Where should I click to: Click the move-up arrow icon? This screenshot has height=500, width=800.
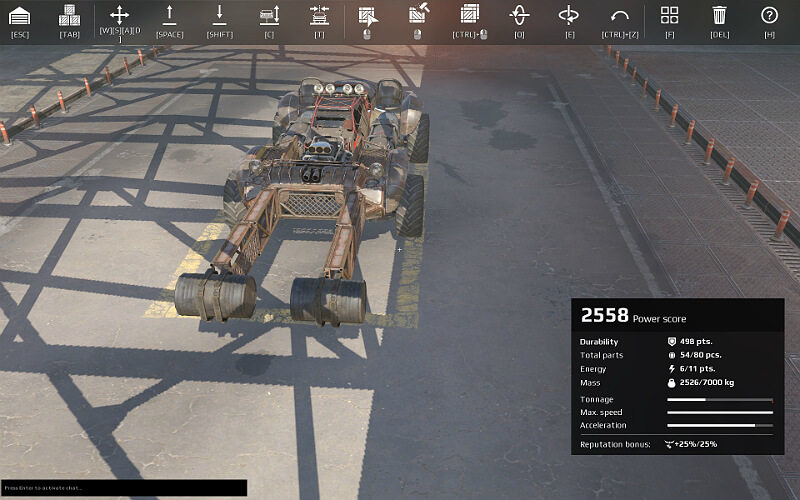coord(169,15)
